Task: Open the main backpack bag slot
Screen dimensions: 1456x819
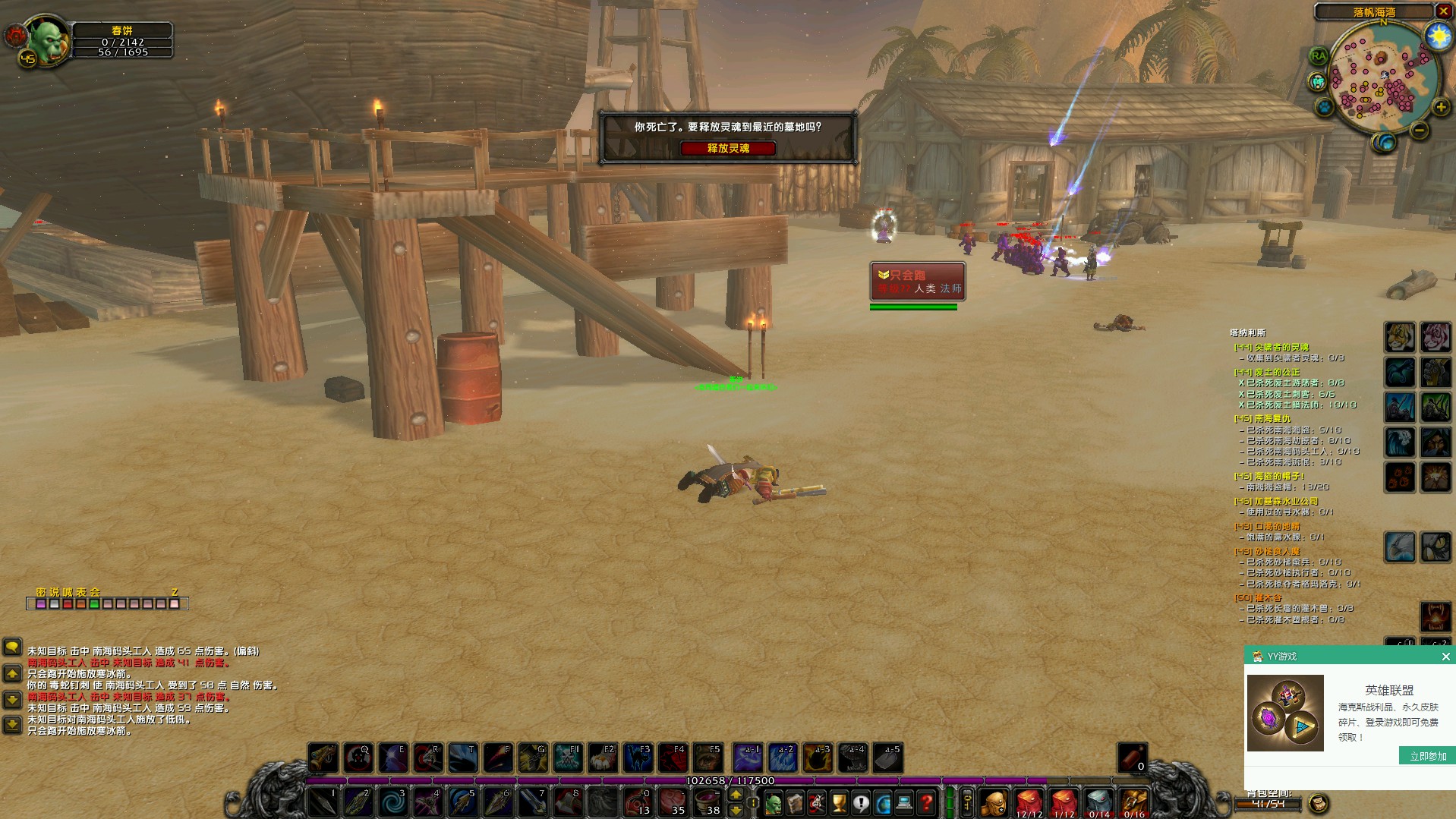Action: 993,802
